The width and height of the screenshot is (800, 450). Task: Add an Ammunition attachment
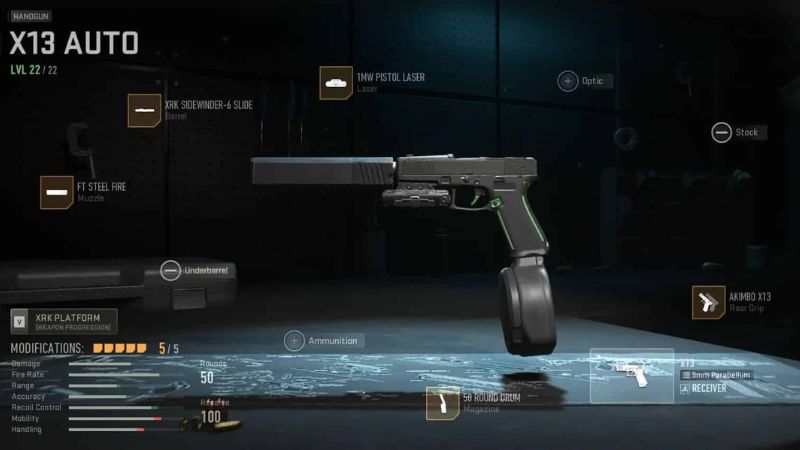click(295, 340)
